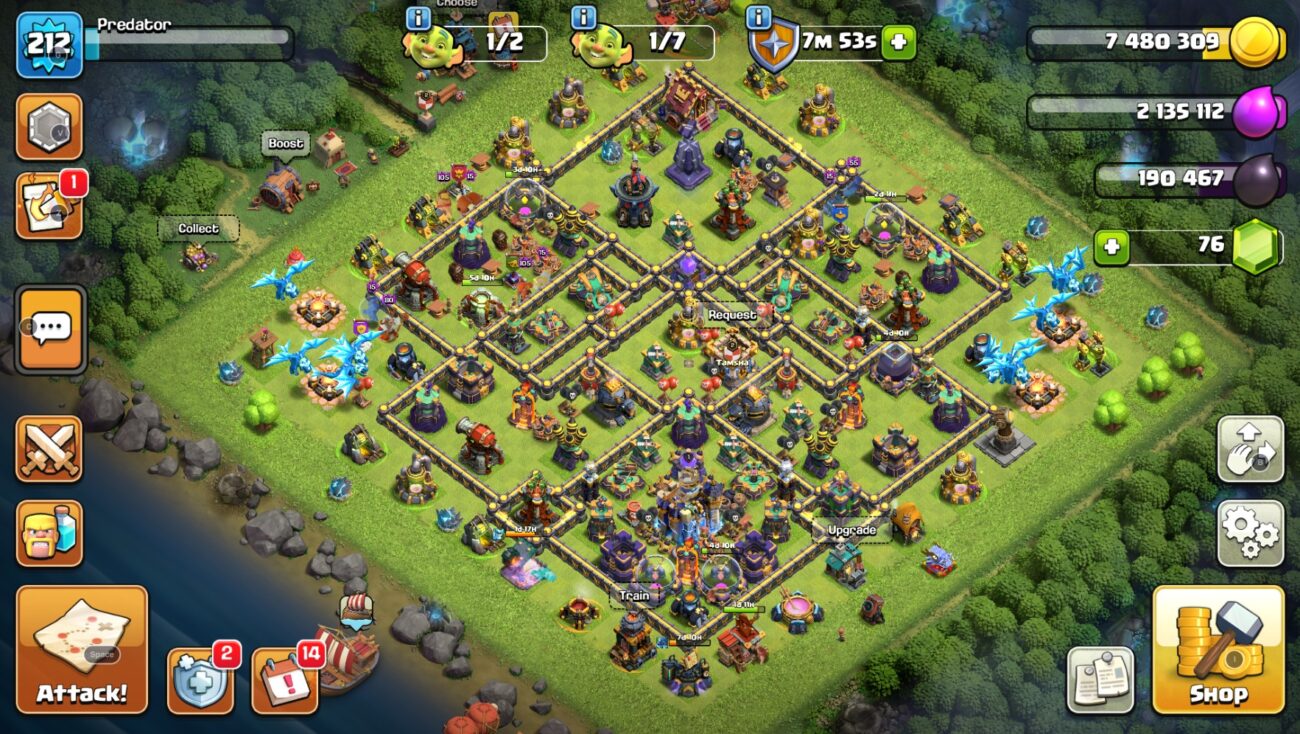This screenshot has width=1300, height=734.
Task: Click the green plus next to shield timer
Action: (x=898, y=43)
